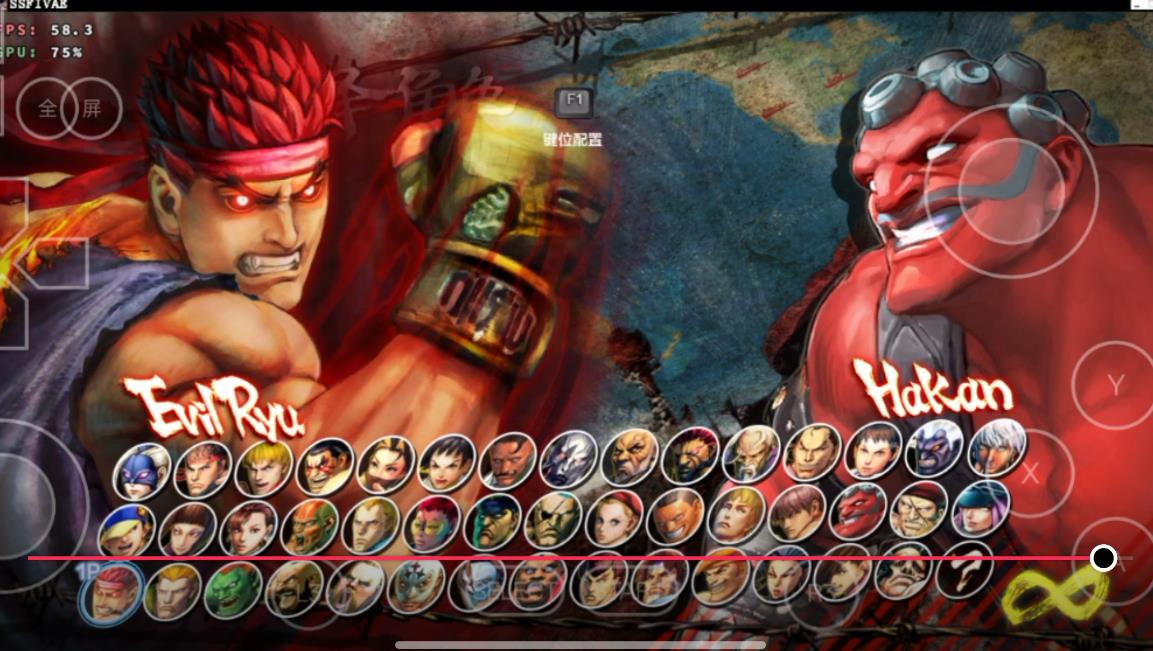Select the highlighted 1P Evil Ryu portrait
Image resolution: width=1153 pixels, height=651 pixels.
[x=111, y=593]
